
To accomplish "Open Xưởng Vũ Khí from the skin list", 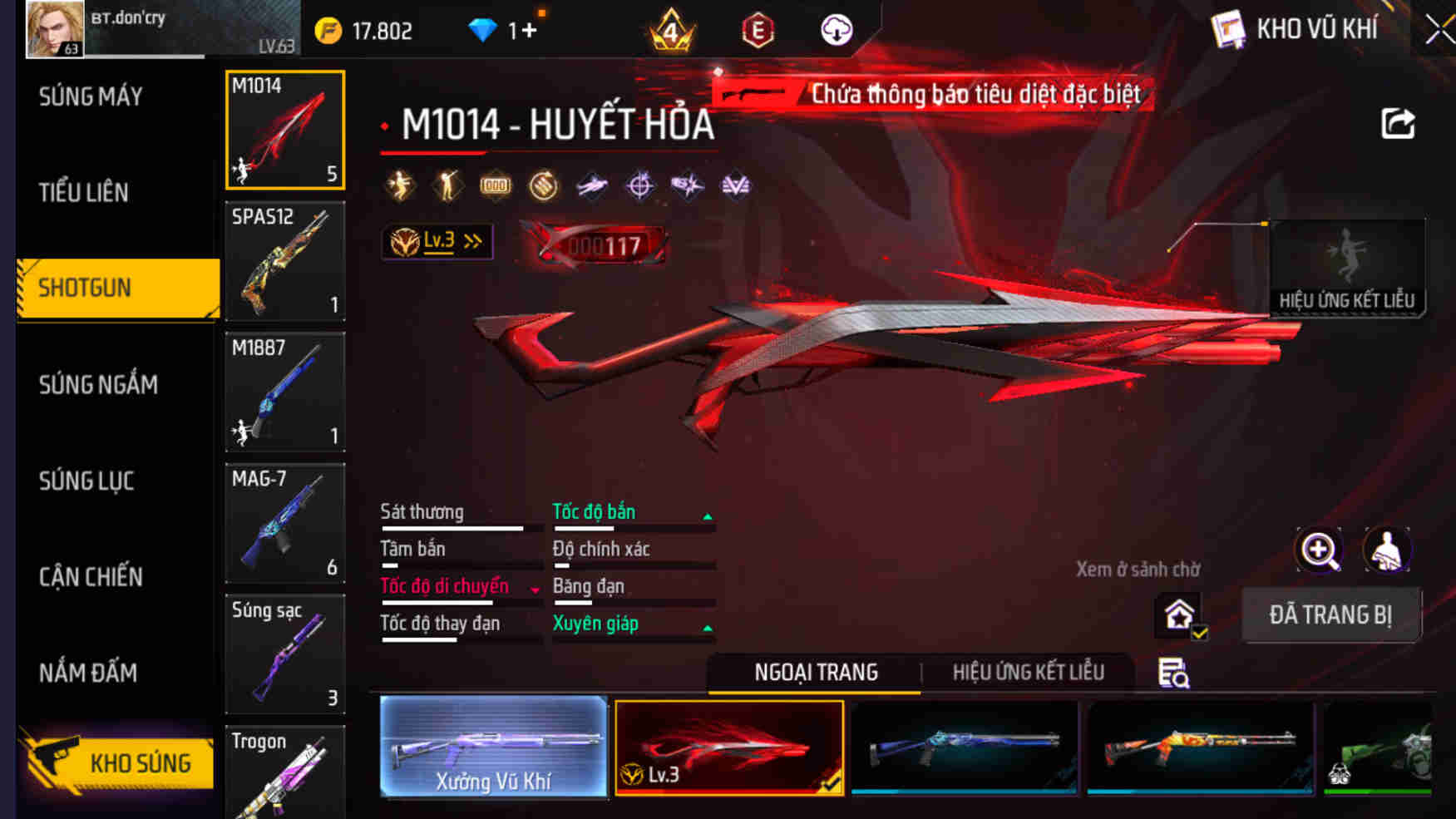I will 492,747.
